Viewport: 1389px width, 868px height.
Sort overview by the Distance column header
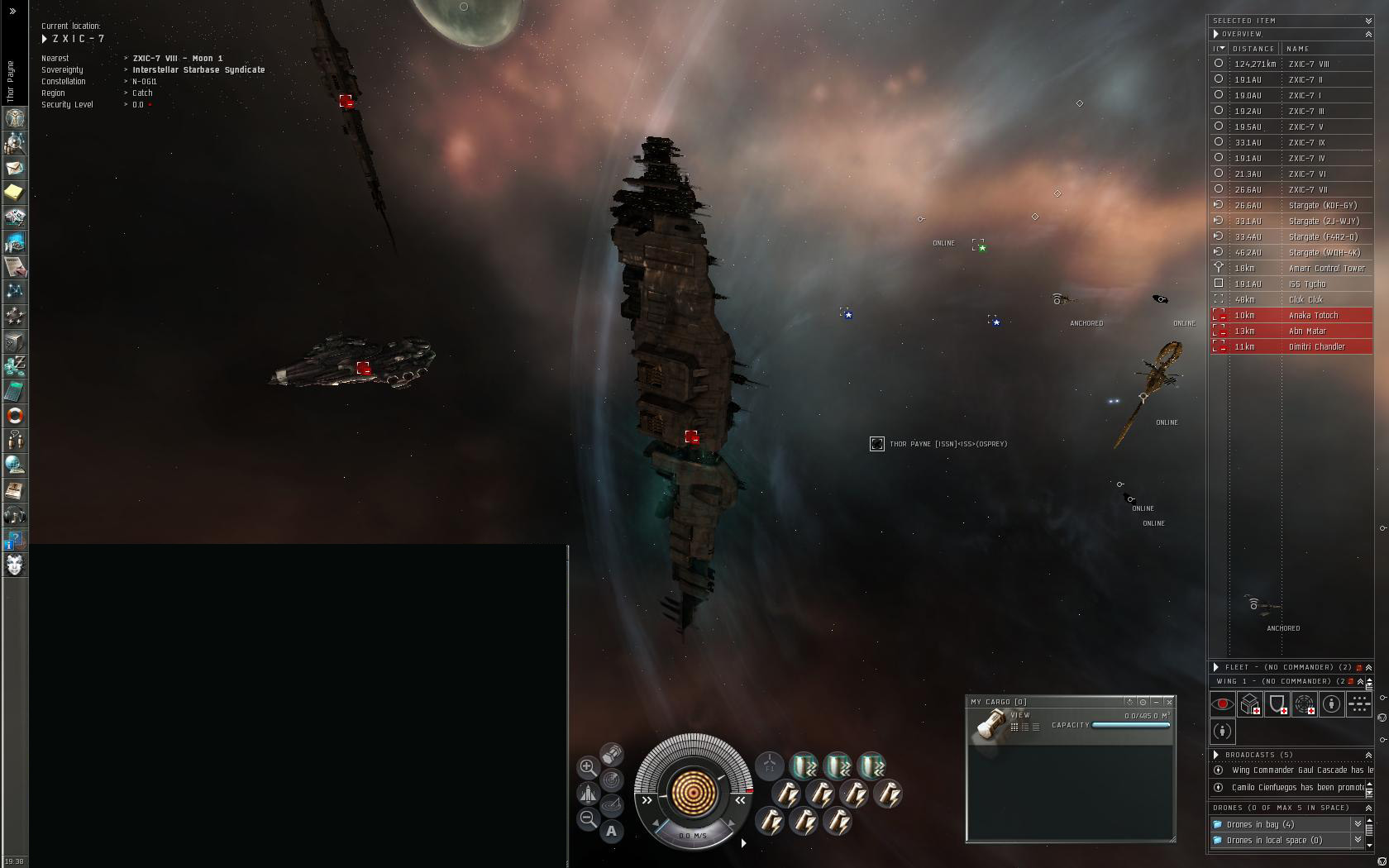(1253, 49)
